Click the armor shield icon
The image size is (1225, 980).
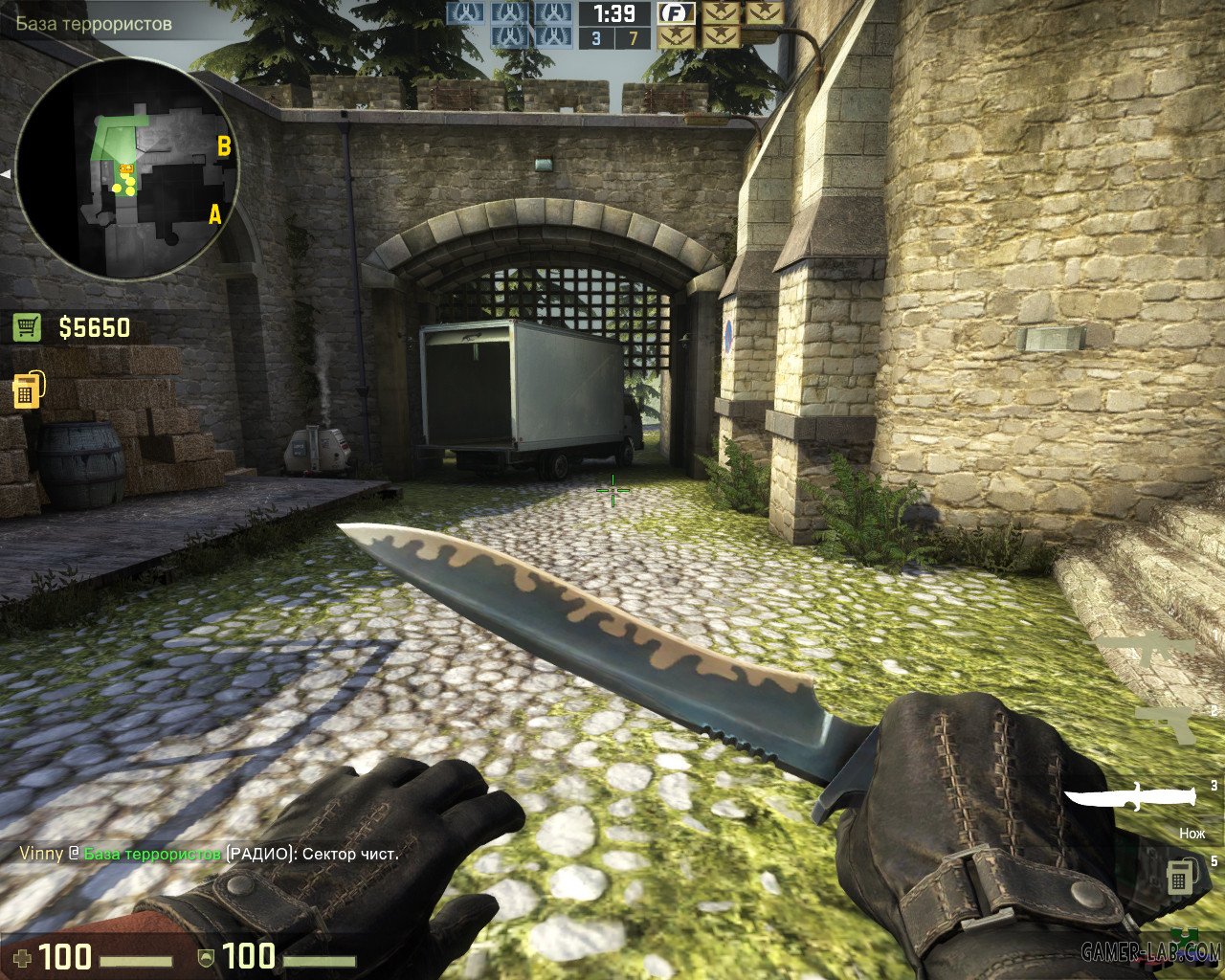coord(206,955)
